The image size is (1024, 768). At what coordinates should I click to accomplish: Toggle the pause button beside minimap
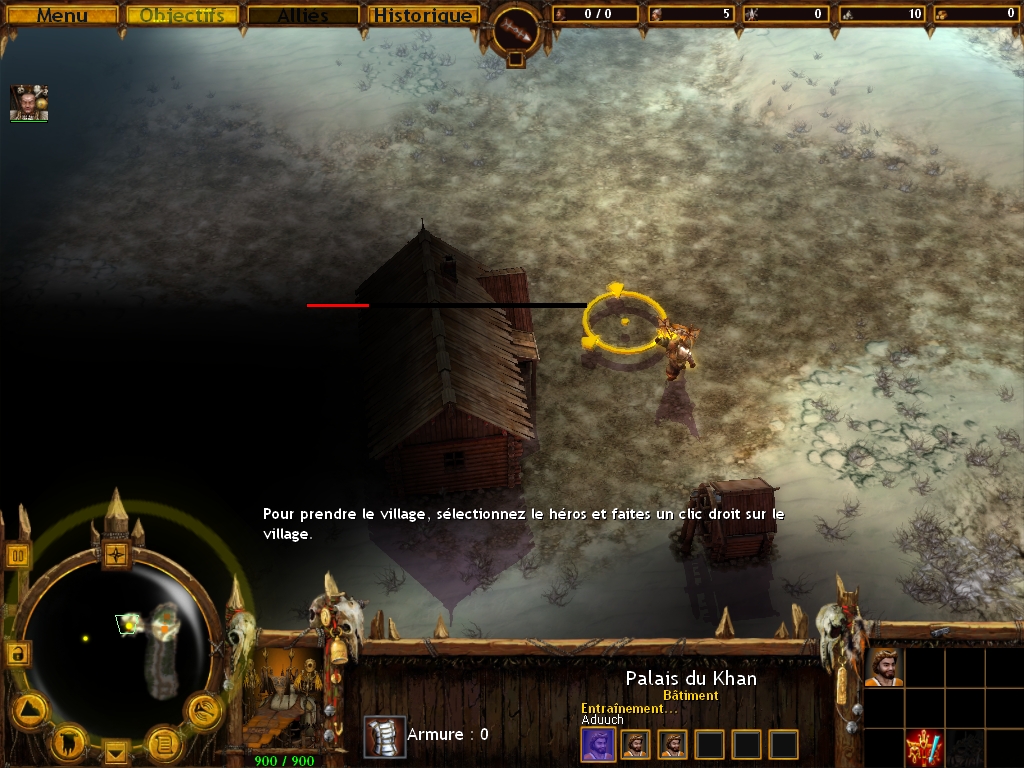point(17,555)
